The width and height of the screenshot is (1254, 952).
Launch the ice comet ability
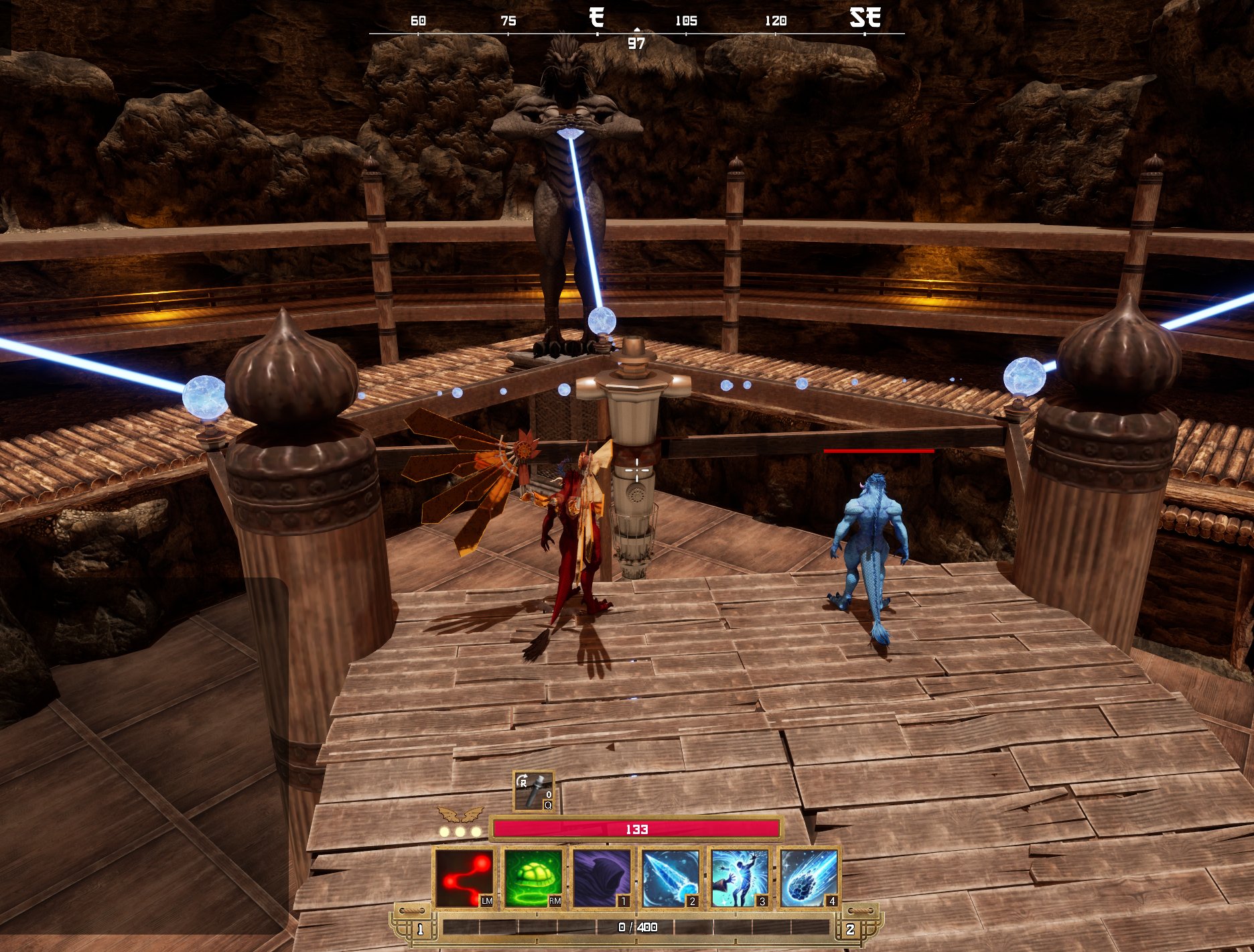click(809, 878)
